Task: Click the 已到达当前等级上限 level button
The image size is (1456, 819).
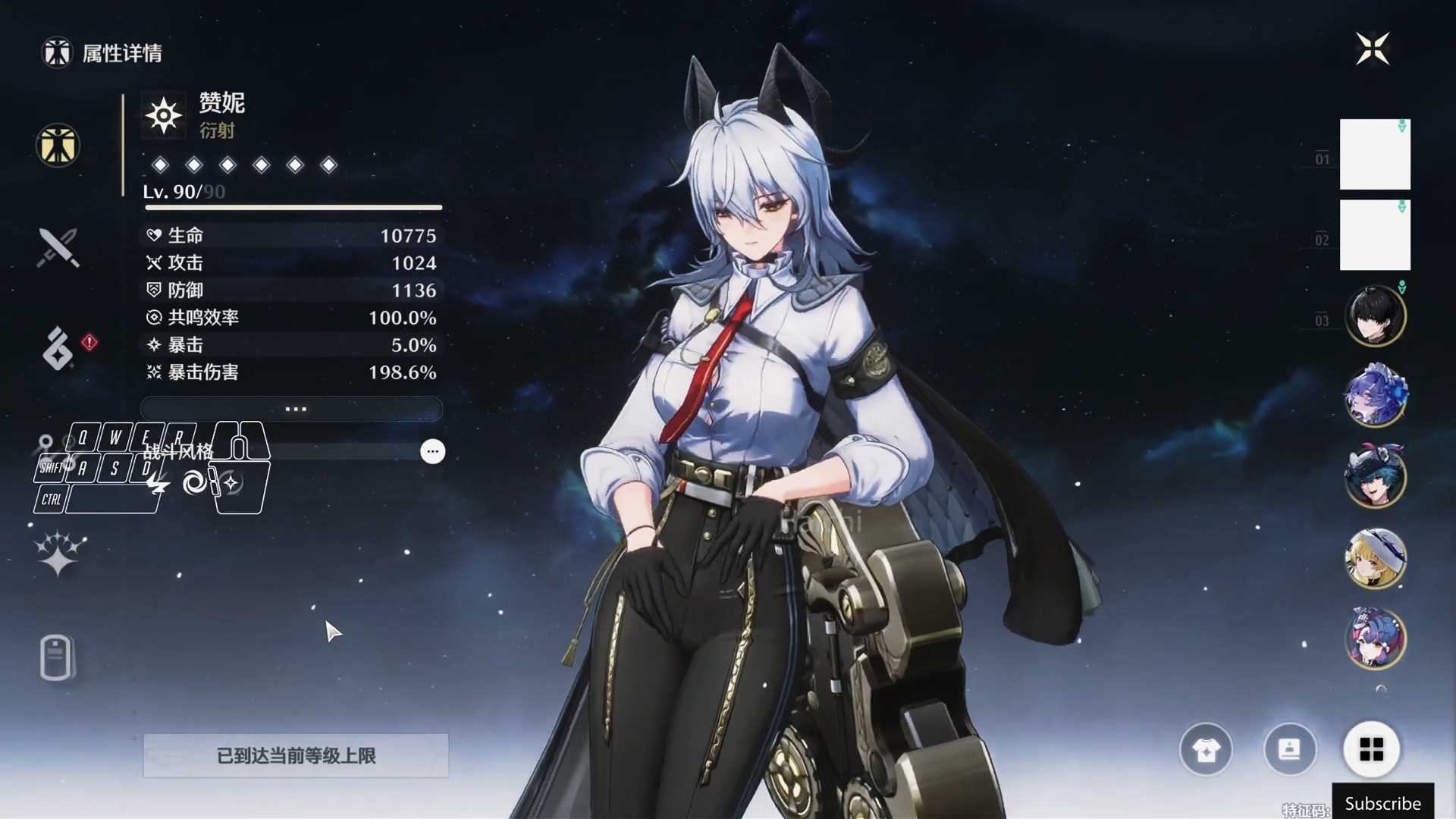Action: tap(296, 755)
